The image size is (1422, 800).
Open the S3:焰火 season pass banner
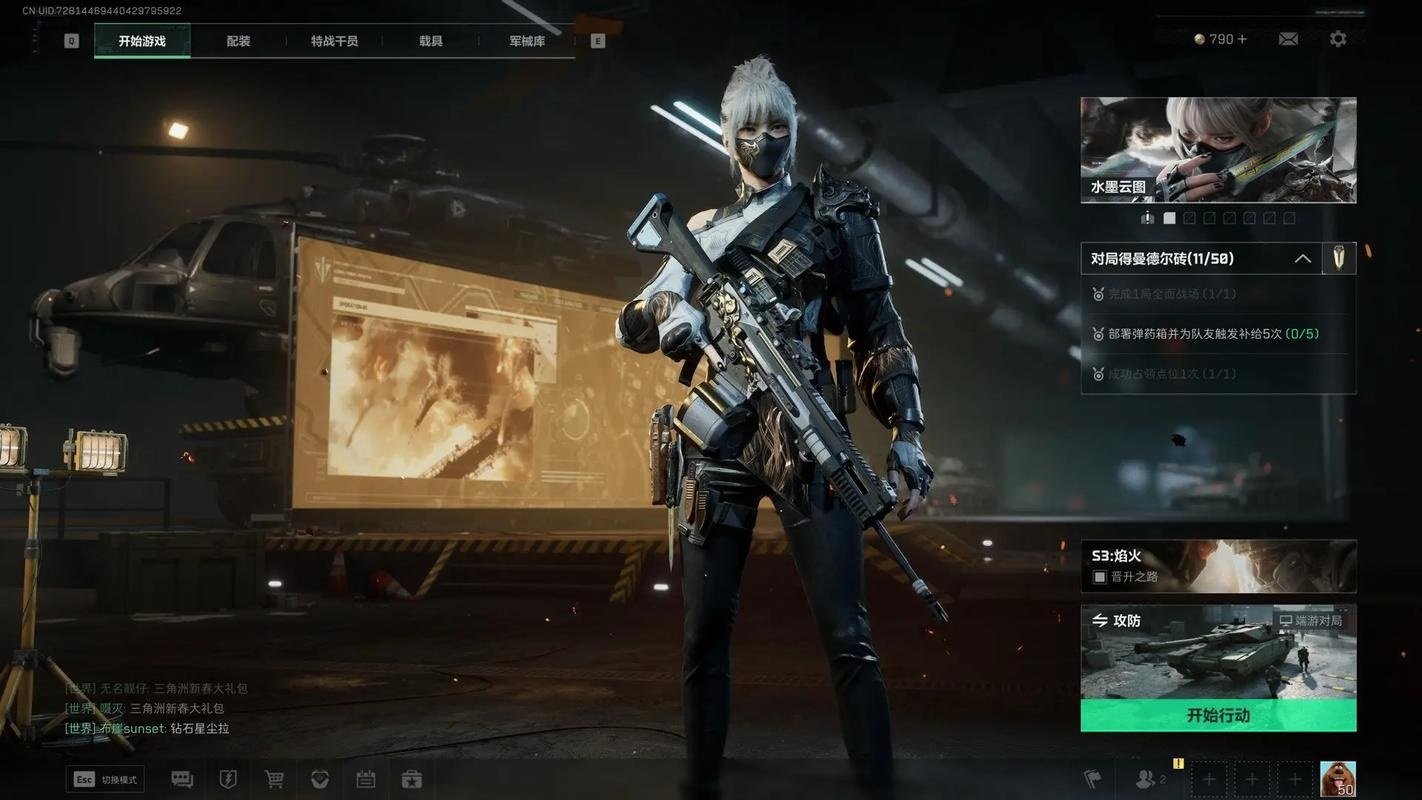point(1218,566)
